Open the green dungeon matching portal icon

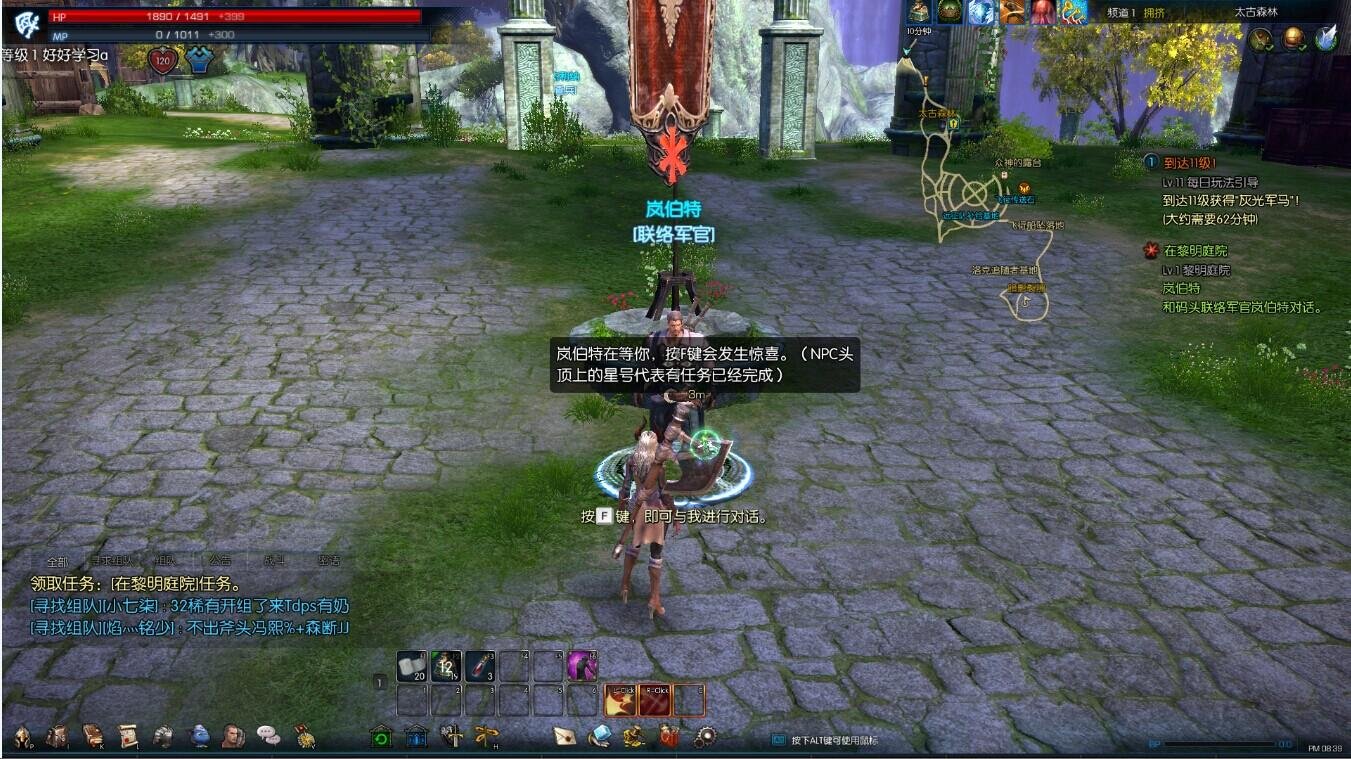point(380,738)
